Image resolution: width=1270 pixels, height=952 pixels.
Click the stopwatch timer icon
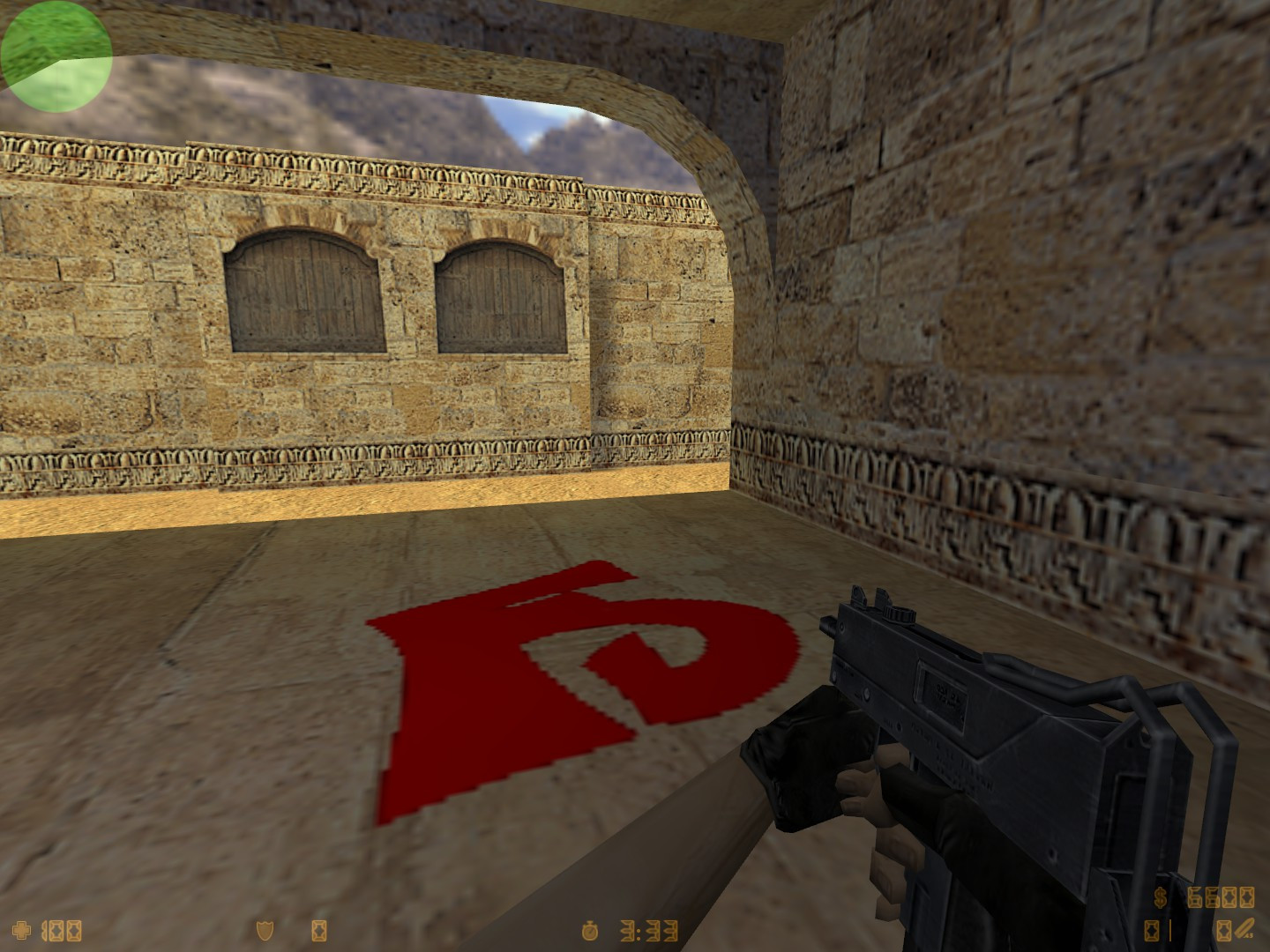pos(589,932)
